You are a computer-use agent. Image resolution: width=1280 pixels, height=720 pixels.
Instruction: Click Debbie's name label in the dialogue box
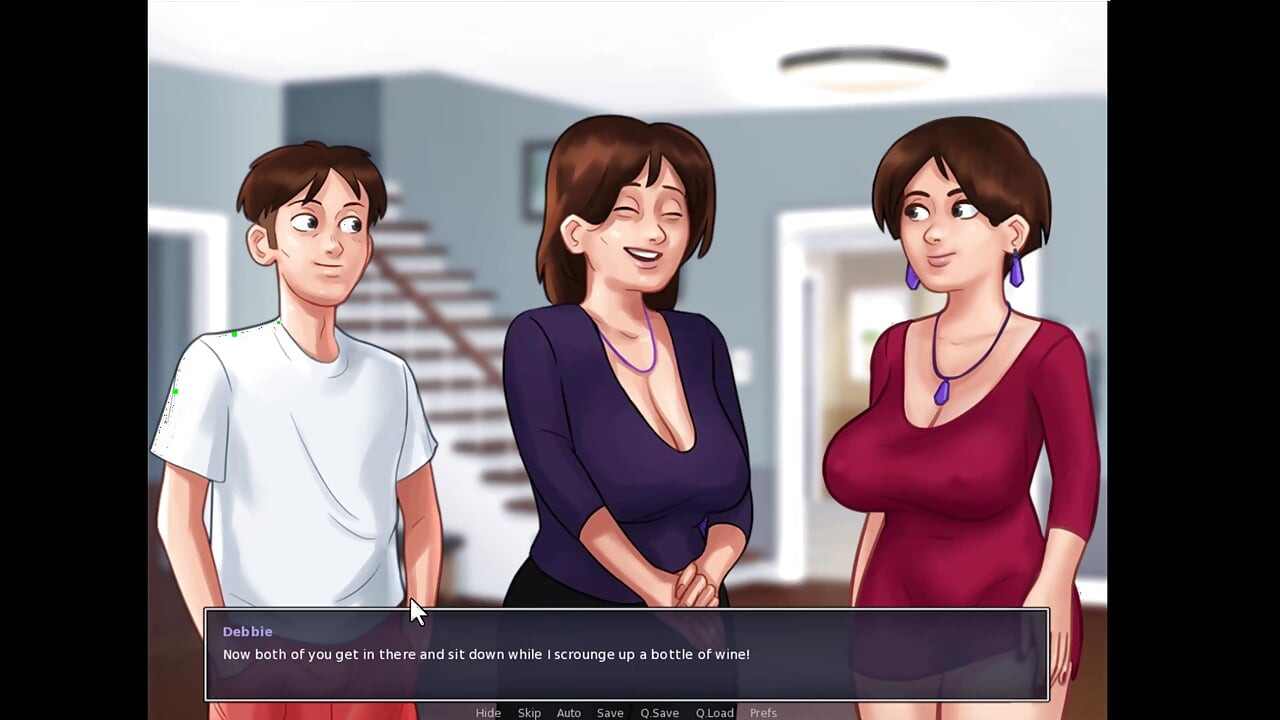click(x=247, y=631)
